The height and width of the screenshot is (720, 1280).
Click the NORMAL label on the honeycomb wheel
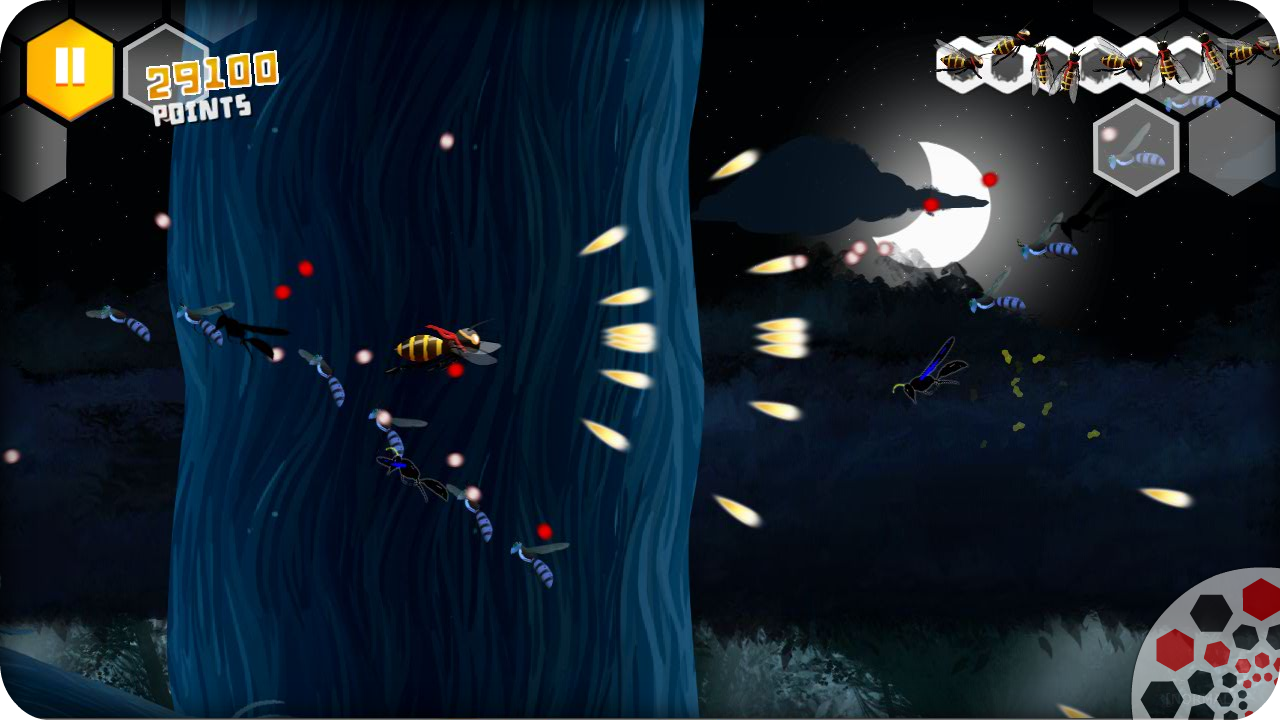pos(1196,698)
